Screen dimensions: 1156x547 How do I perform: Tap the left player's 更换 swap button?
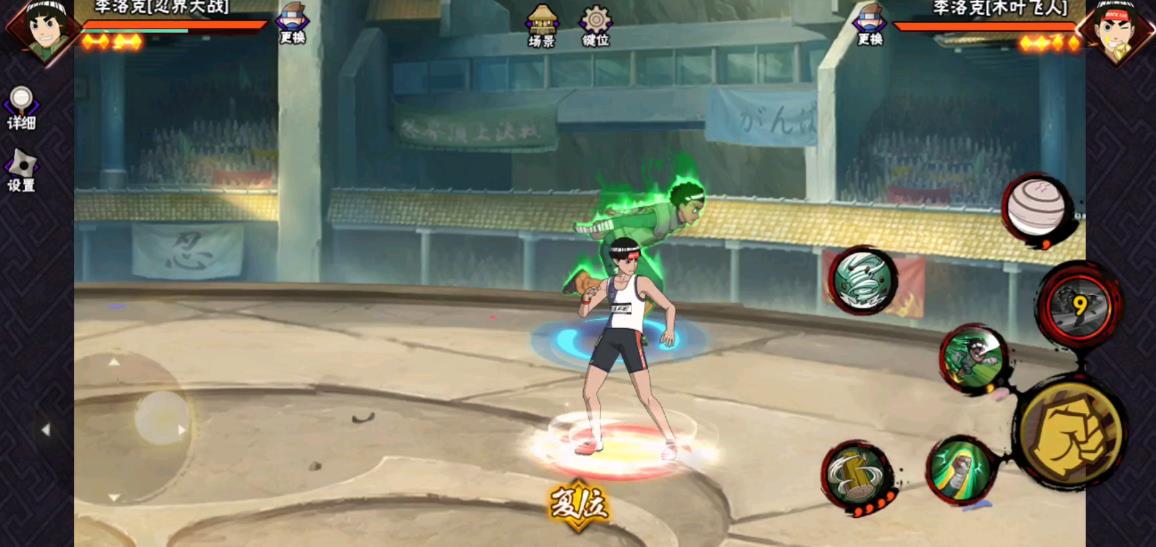point(292,23)
